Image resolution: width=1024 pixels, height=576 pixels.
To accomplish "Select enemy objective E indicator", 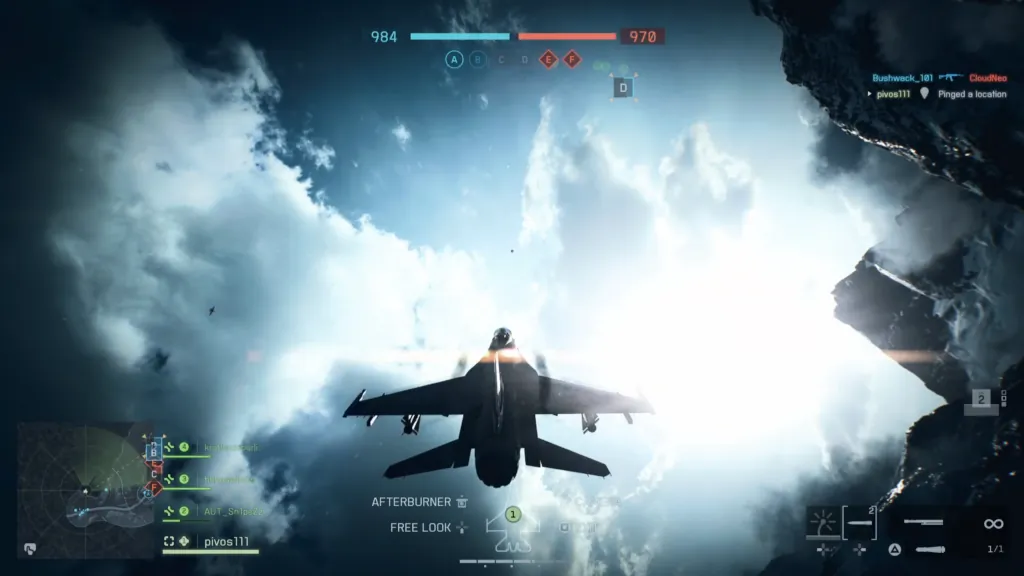I will (x=548, y=60).
